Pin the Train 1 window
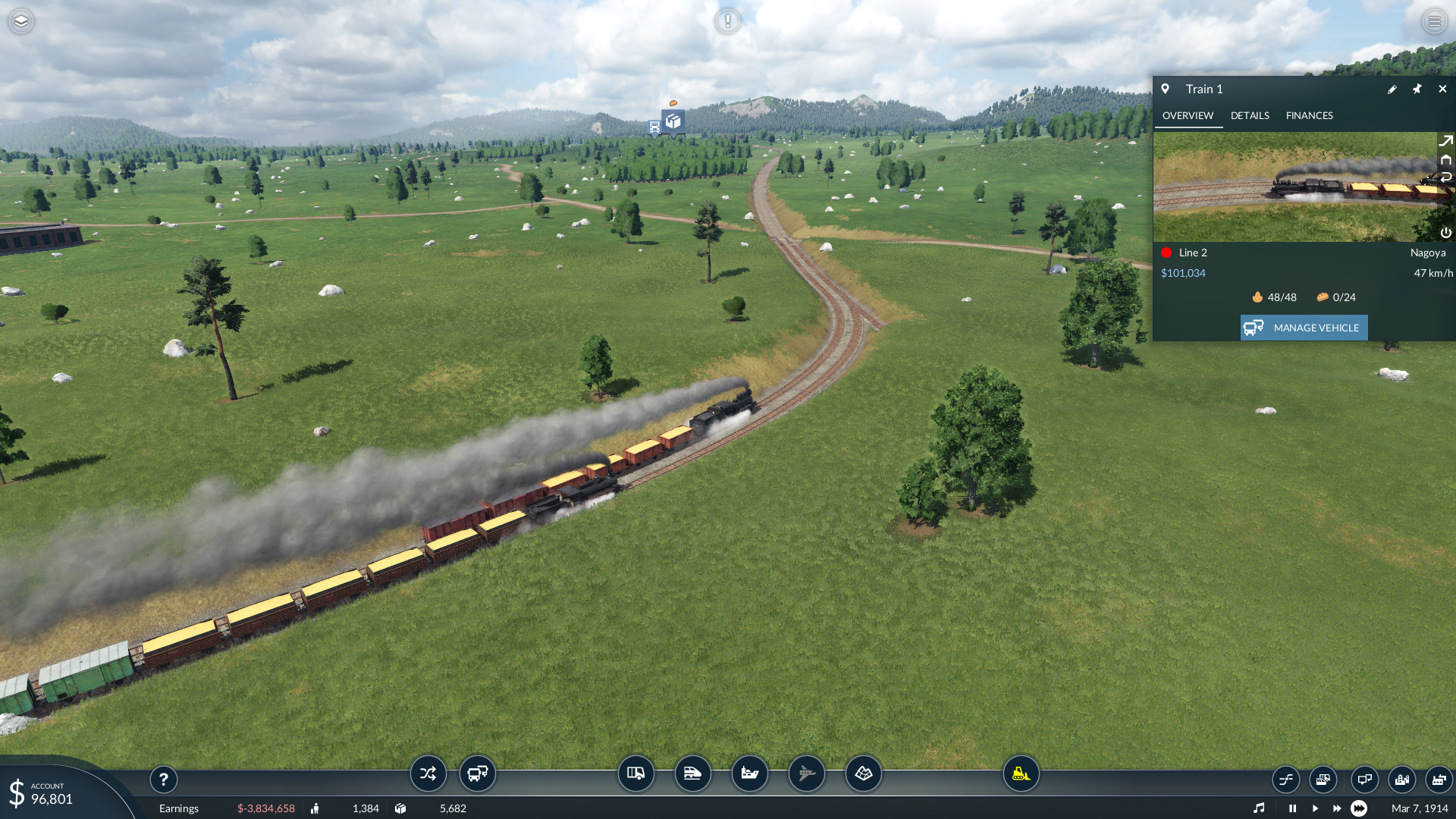 coord(1417,89)
